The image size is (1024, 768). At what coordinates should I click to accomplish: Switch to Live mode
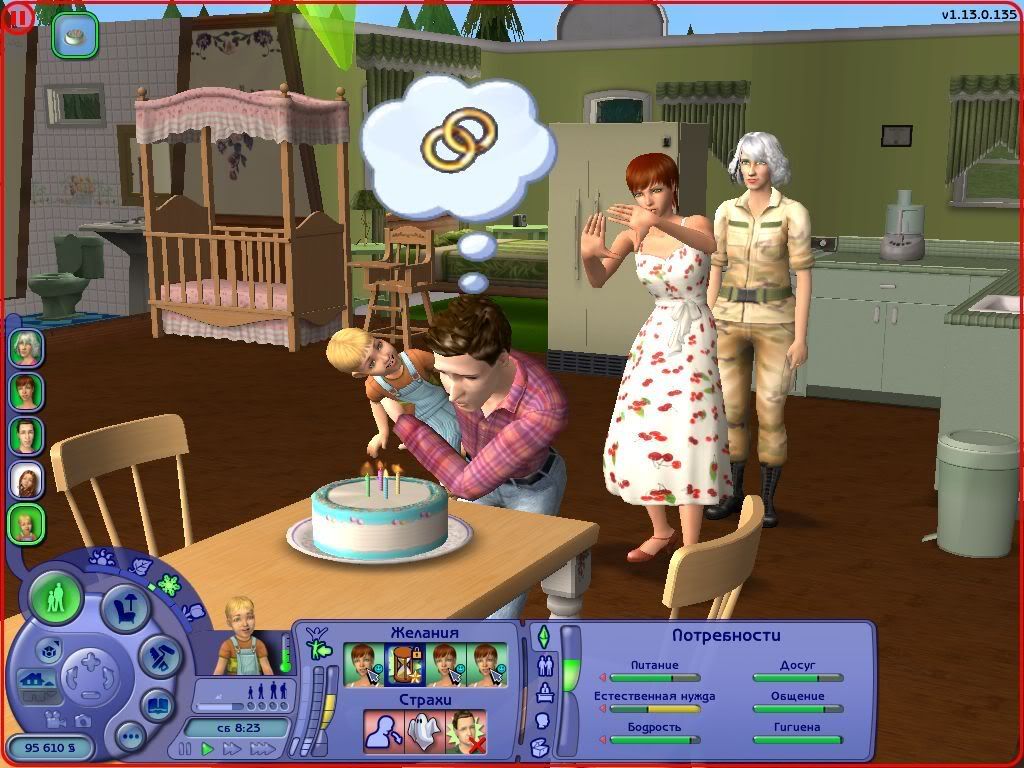point(56,599)
